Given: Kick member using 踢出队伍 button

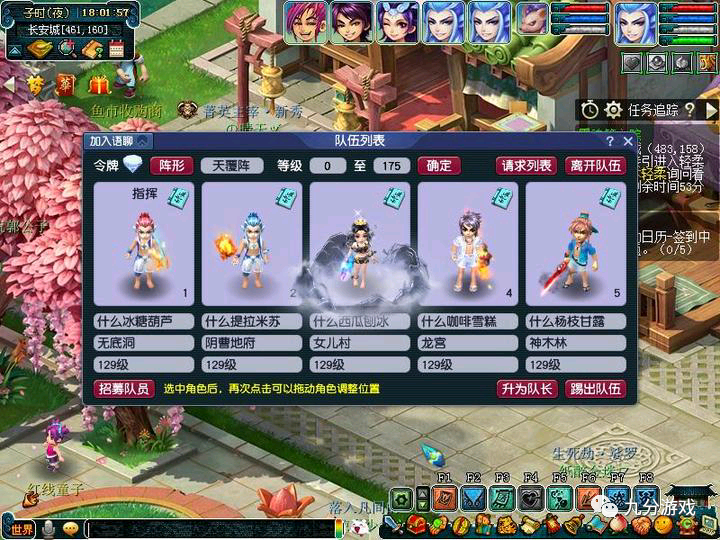Looking at the screenshot, I should pos(595,389).
